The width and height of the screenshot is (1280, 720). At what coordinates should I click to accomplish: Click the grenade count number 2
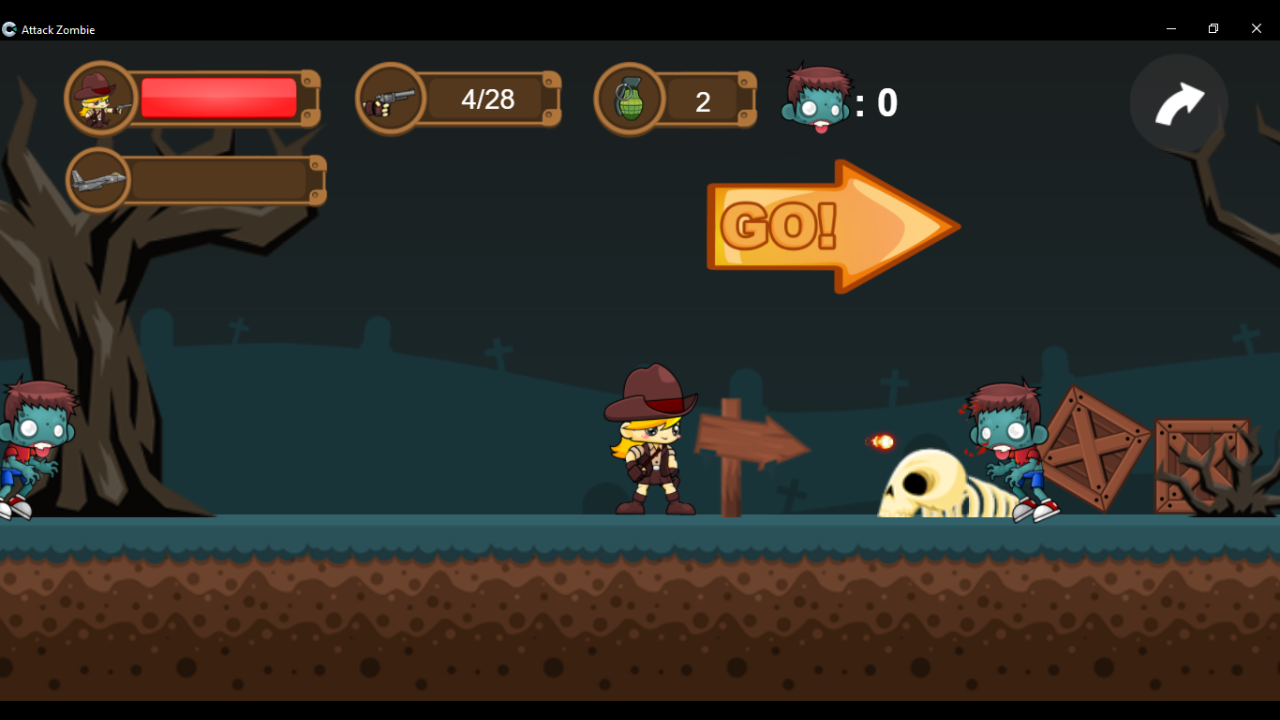pos(702,101)
